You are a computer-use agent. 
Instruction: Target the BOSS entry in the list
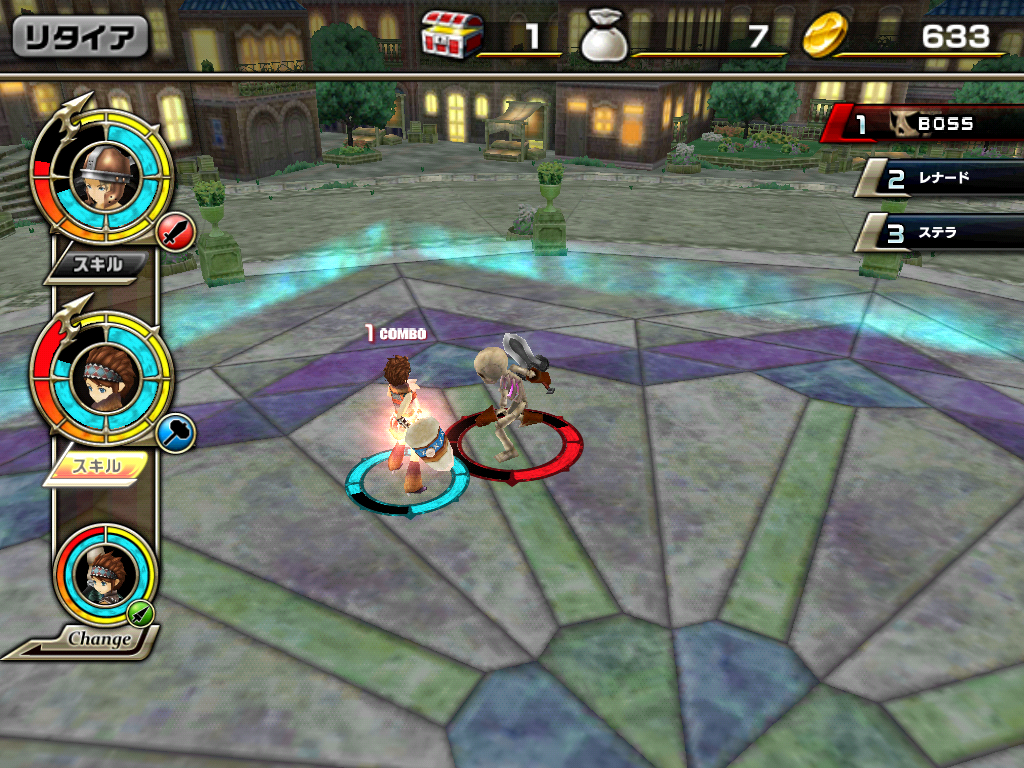tap(925, 125)
